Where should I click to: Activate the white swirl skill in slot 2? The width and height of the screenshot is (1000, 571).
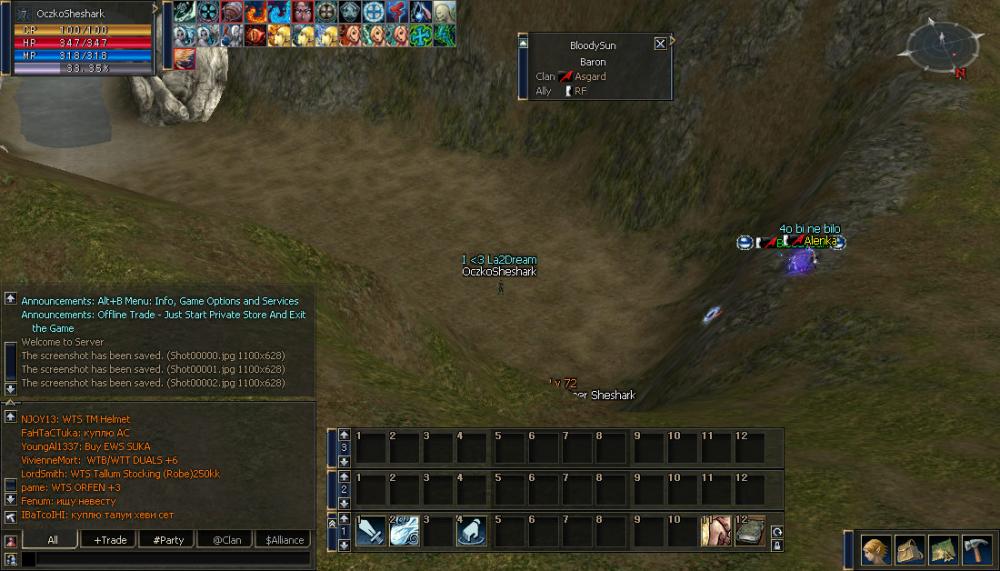404,531
